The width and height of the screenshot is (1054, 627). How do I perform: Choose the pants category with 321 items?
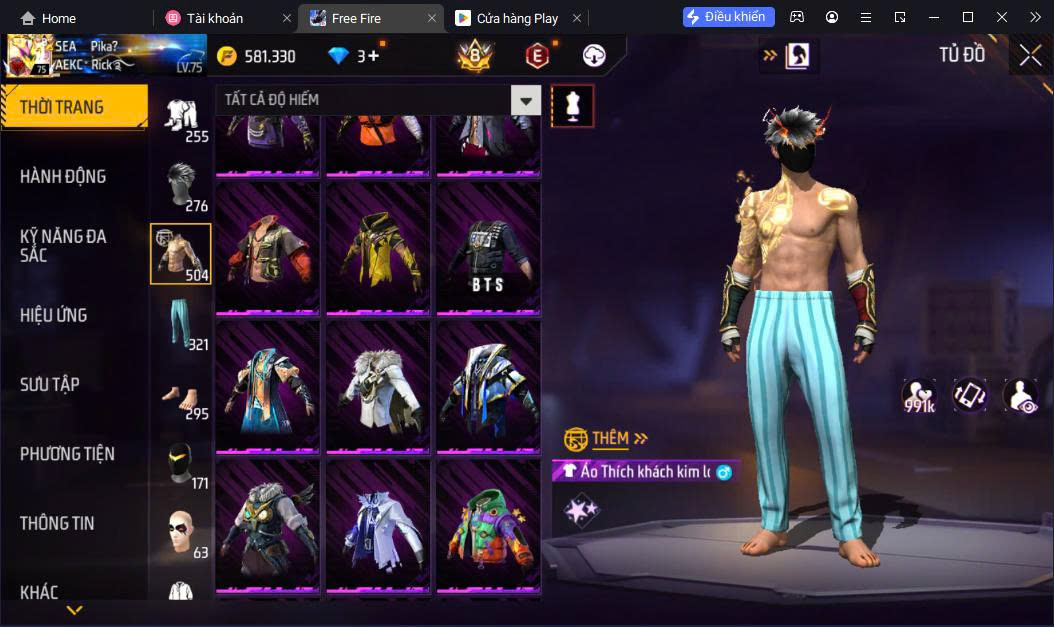180,323
